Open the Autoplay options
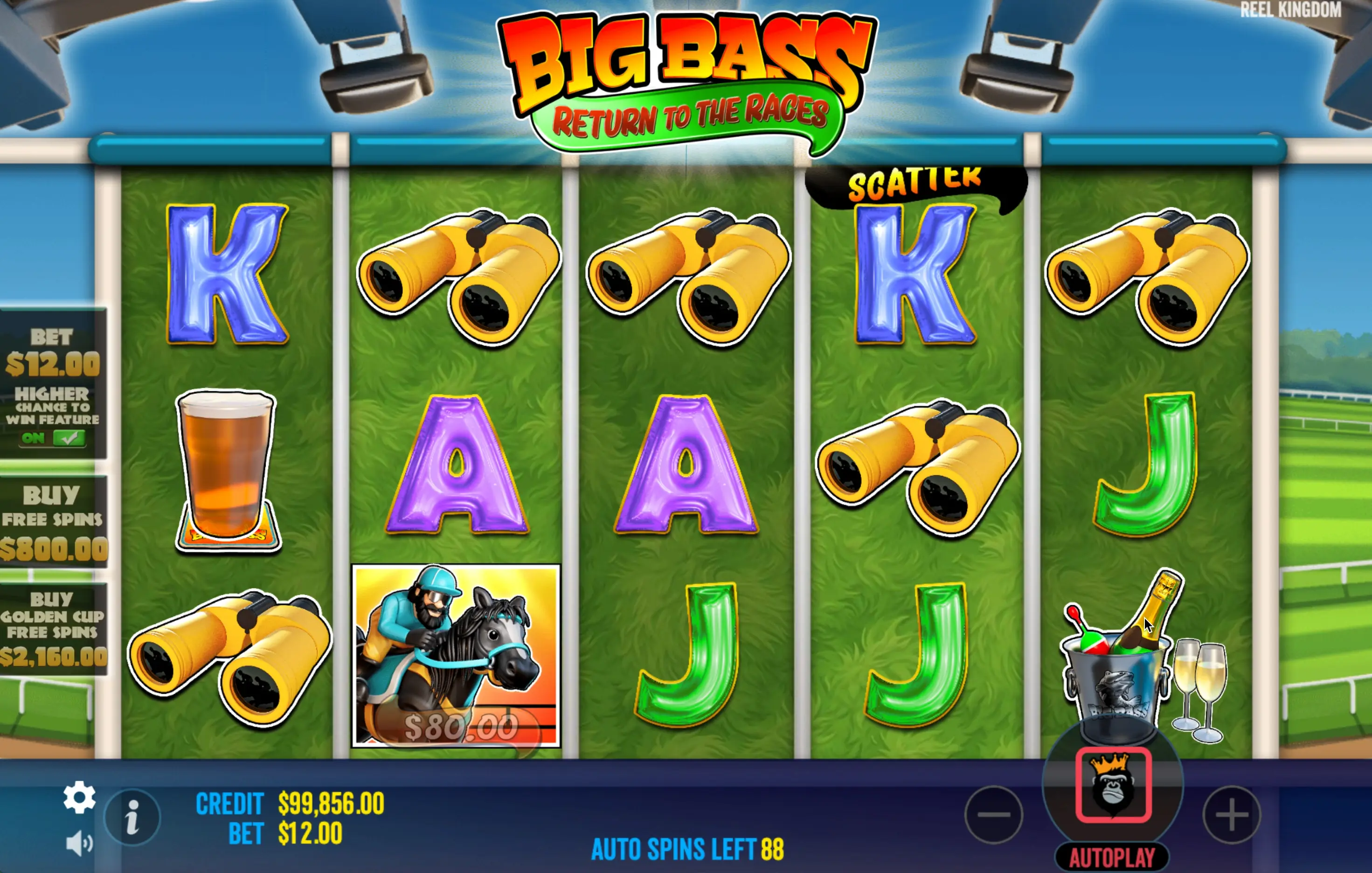This screenshot has height=873, width=1372. [x=1112, y=857]
